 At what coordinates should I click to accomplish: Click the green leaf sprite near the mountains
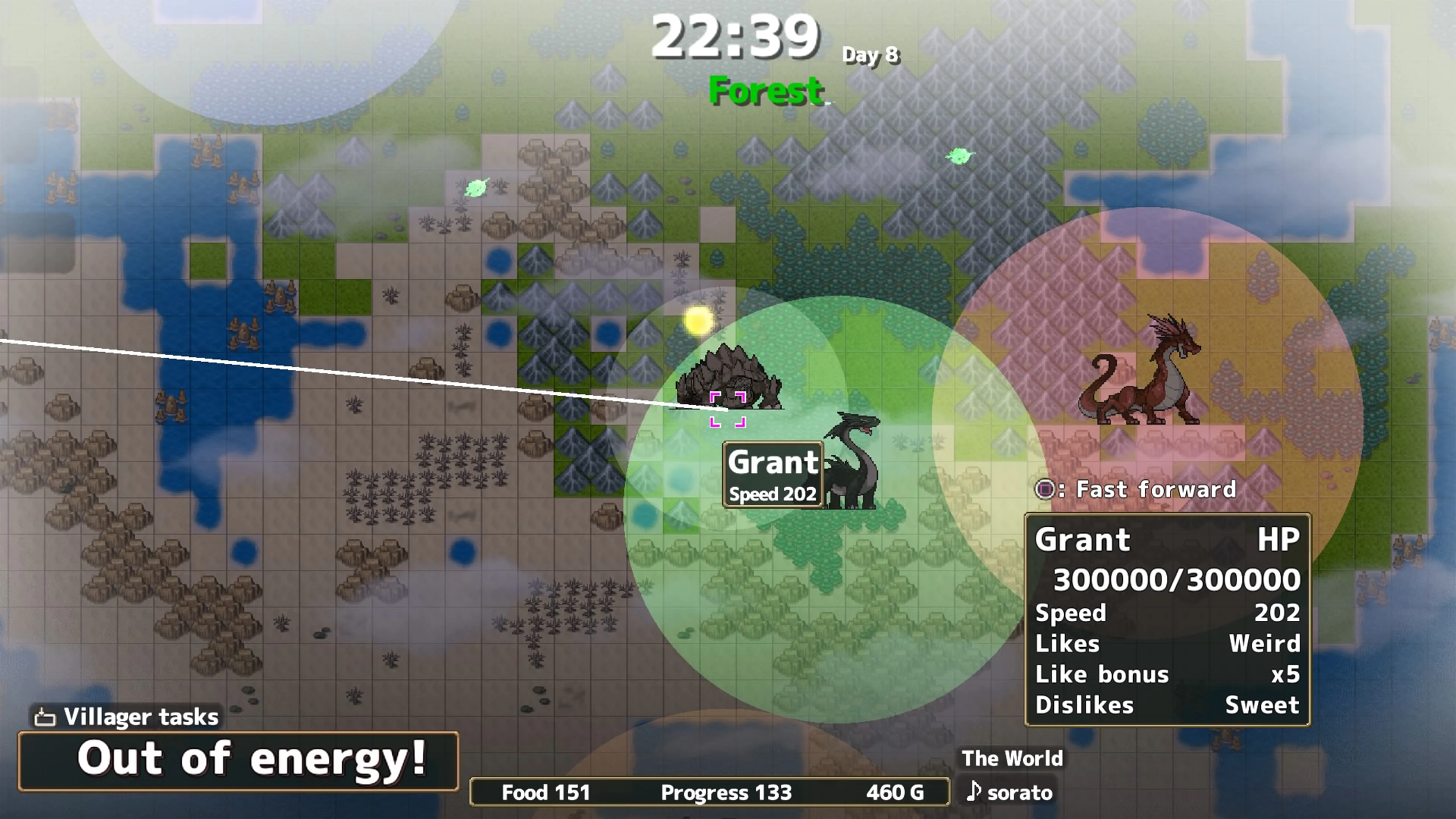(477, 189)
